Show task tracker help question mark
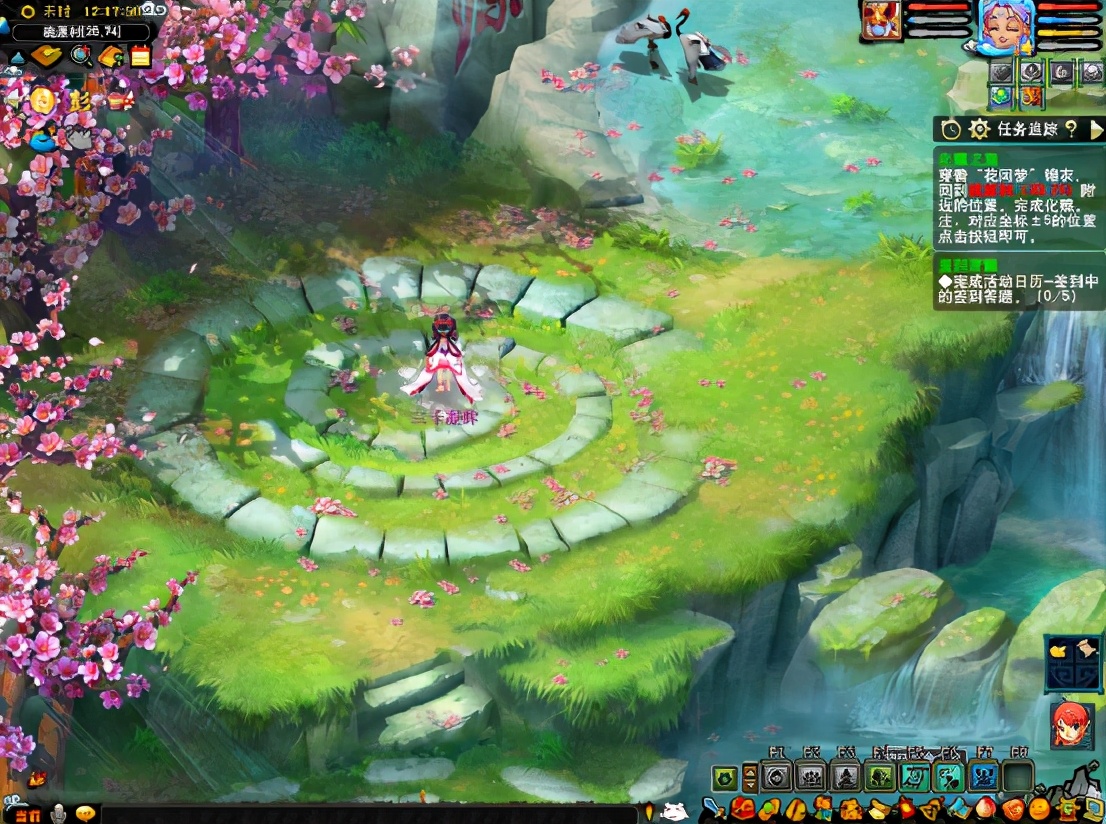The height and width of the screenshot is (824, 1106). pyautogui.click(x=1070, y=129)
